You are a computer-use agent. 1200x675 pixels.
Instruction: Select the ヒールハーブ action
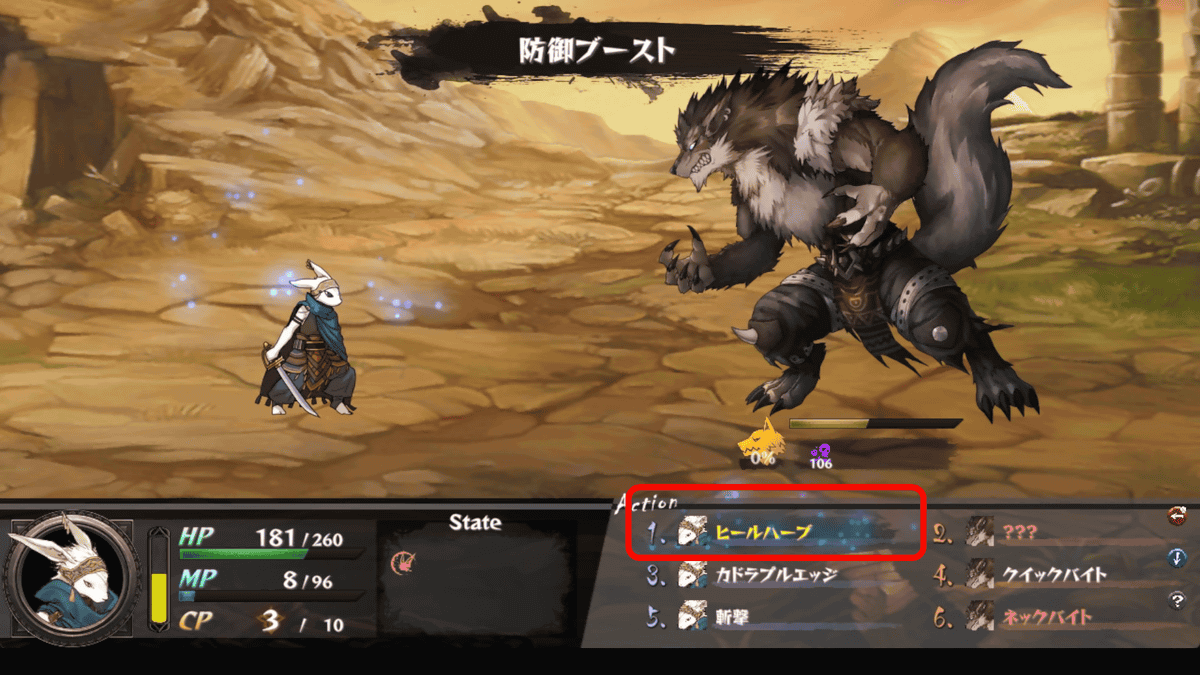tap(762, 534)
